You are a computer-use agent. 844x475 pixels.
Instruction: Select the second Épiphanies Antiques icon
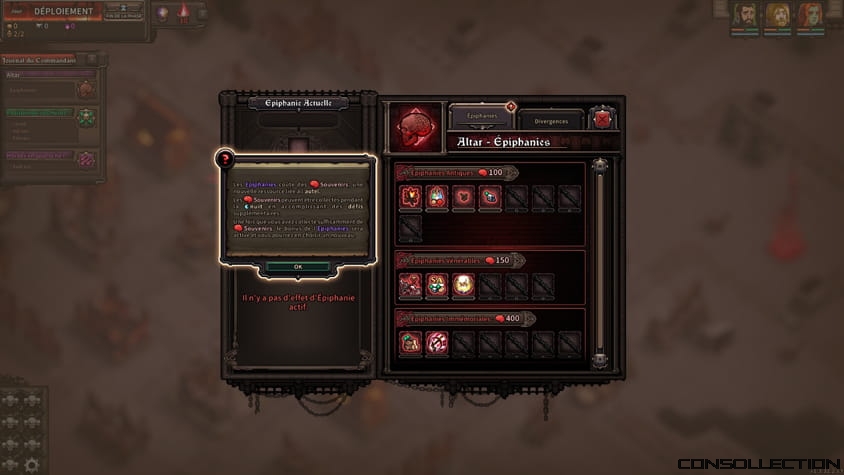(x=436, y=197)
